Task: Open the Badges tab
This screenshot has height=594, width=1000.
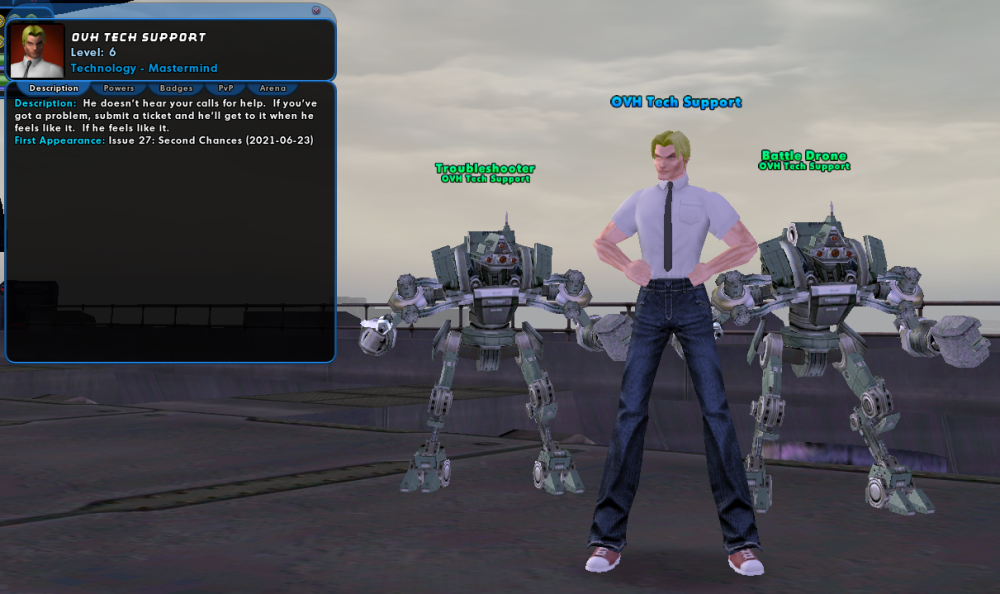Action: click(x=176, y=89)
